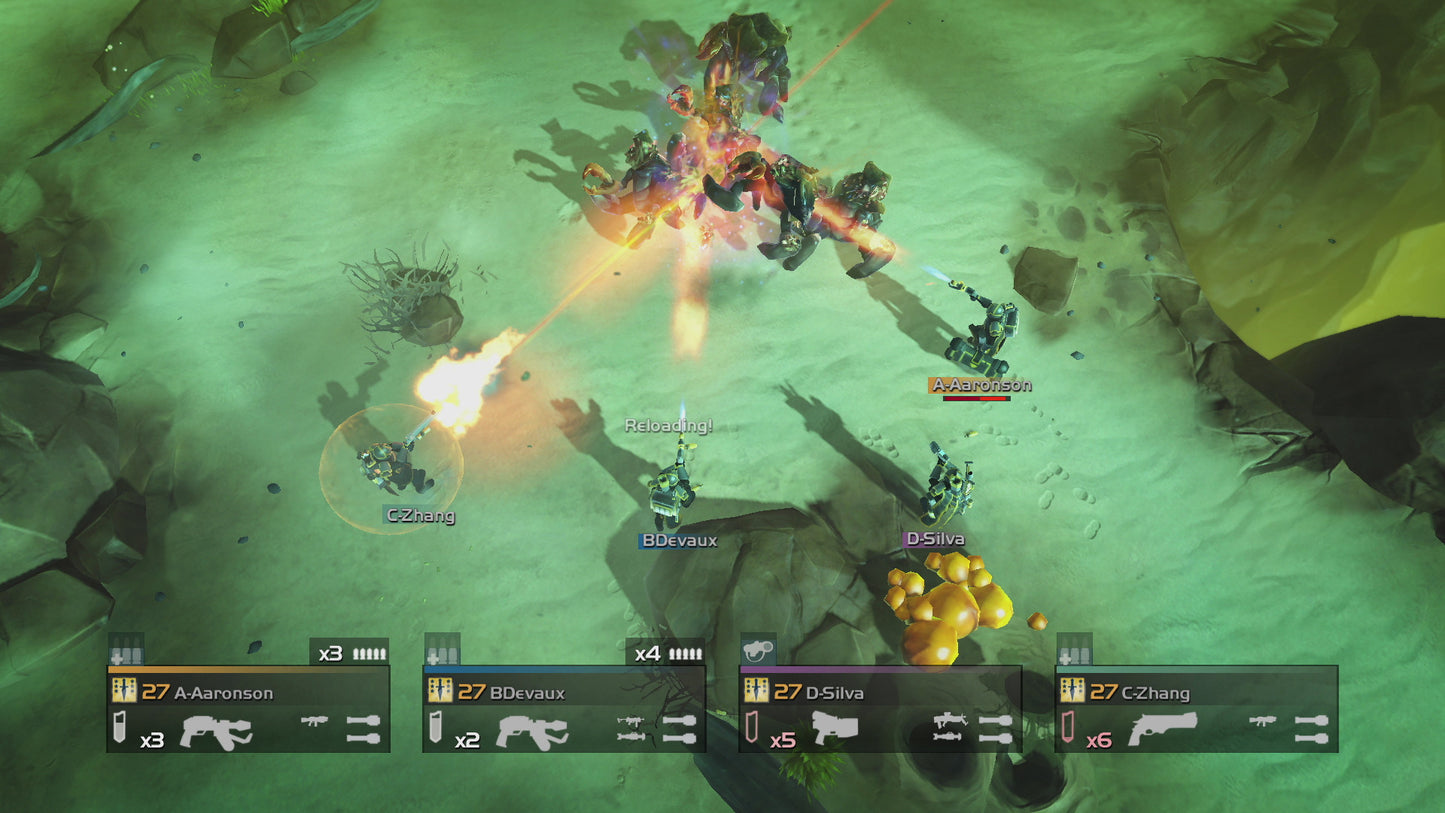Click the ammo clips icon above C-Zhang's panel
The height and width of the screenshot is (813, 1445).
(1075, 655)
